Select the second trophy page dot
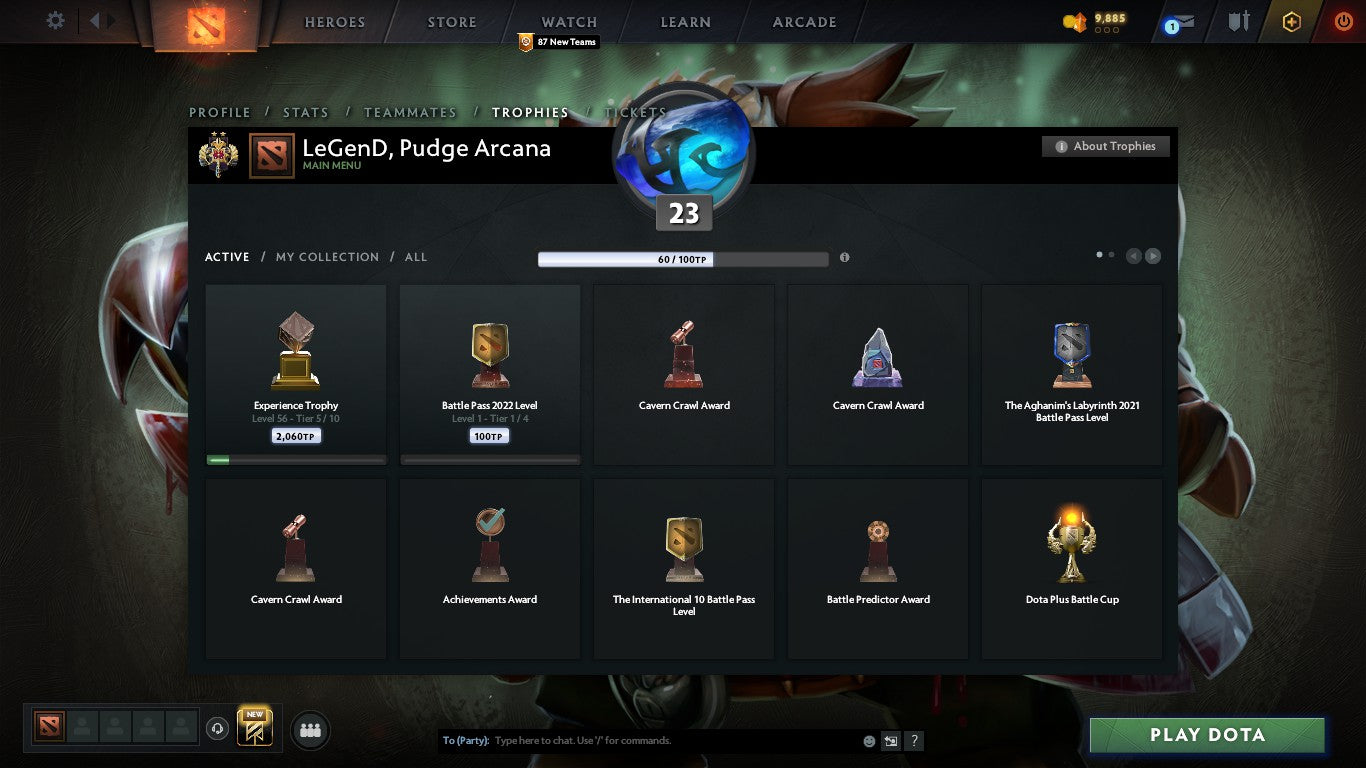Screen dimensions: 1366x768 1110,255
